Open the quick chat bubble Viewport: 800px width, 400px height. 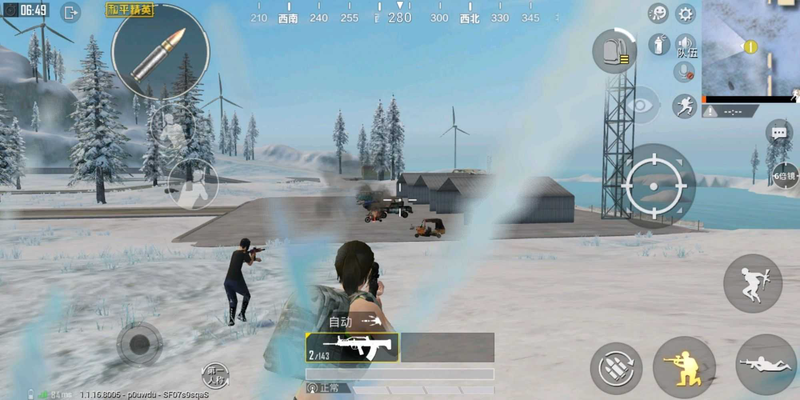[779, 132]
